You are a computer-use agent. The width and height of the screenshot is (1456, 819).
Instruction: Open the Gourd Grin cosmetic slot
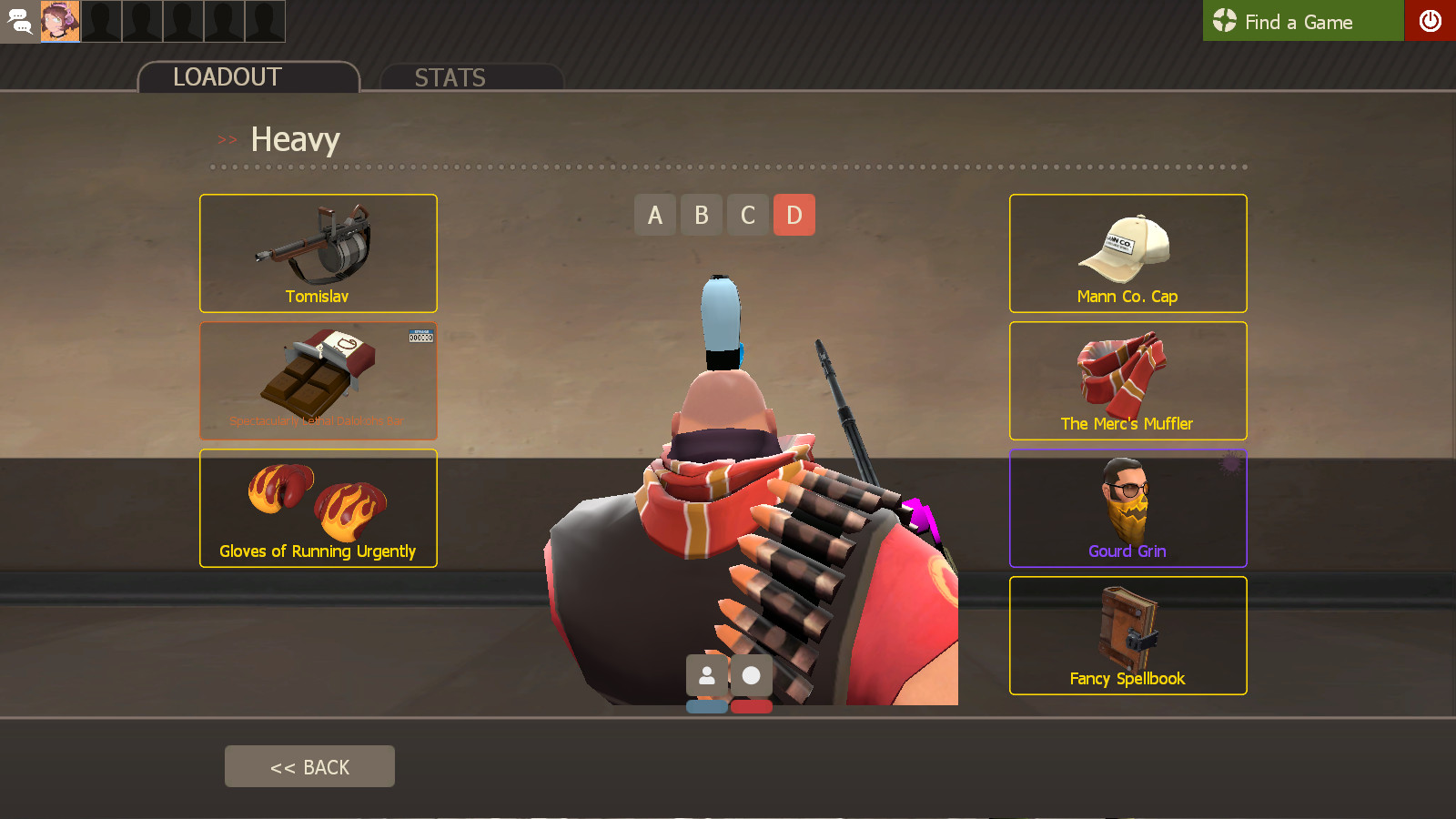pos(1127,508)
